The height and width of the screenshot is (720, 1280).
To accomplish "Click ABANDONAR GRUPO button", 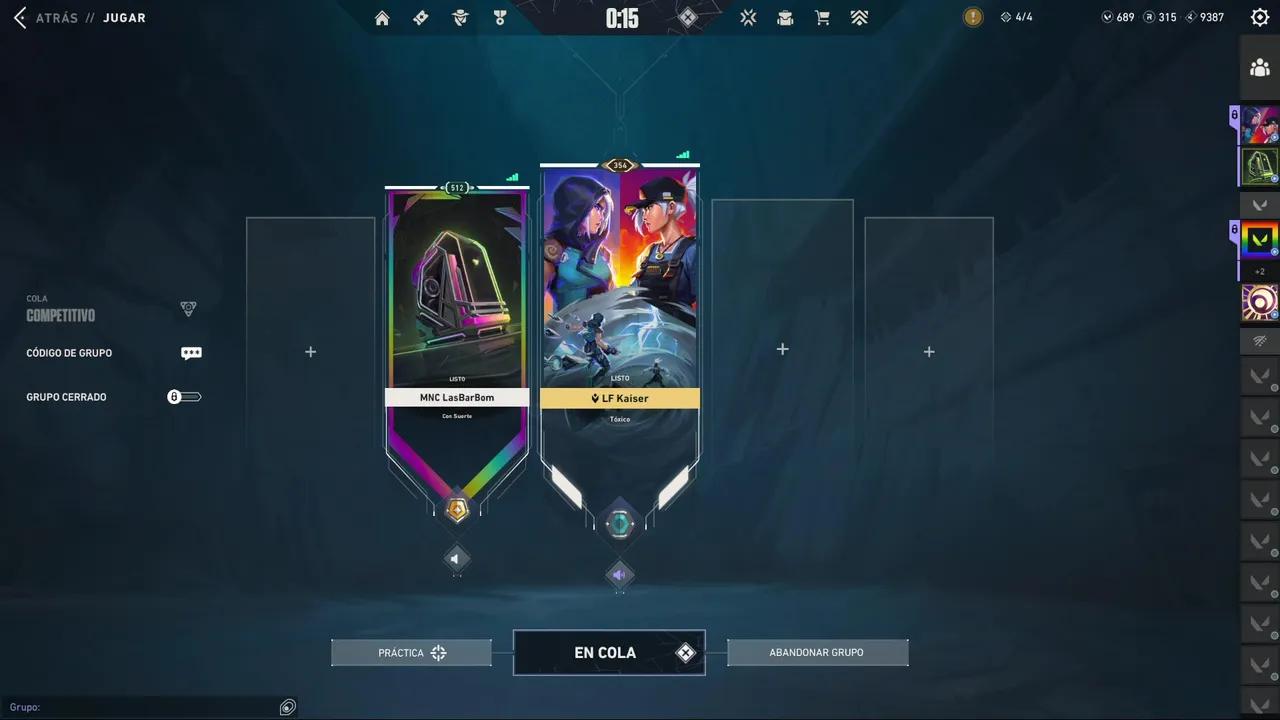I will click(816, 652).
